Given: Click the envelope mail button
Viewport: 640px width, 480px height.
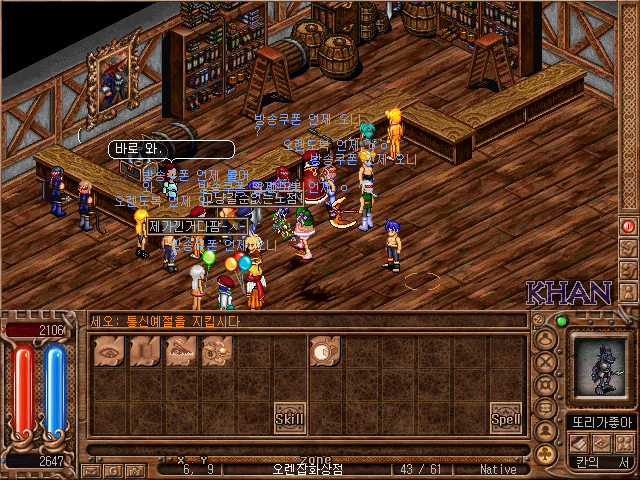Looking at the screenshot, I should tap(89, 470).
